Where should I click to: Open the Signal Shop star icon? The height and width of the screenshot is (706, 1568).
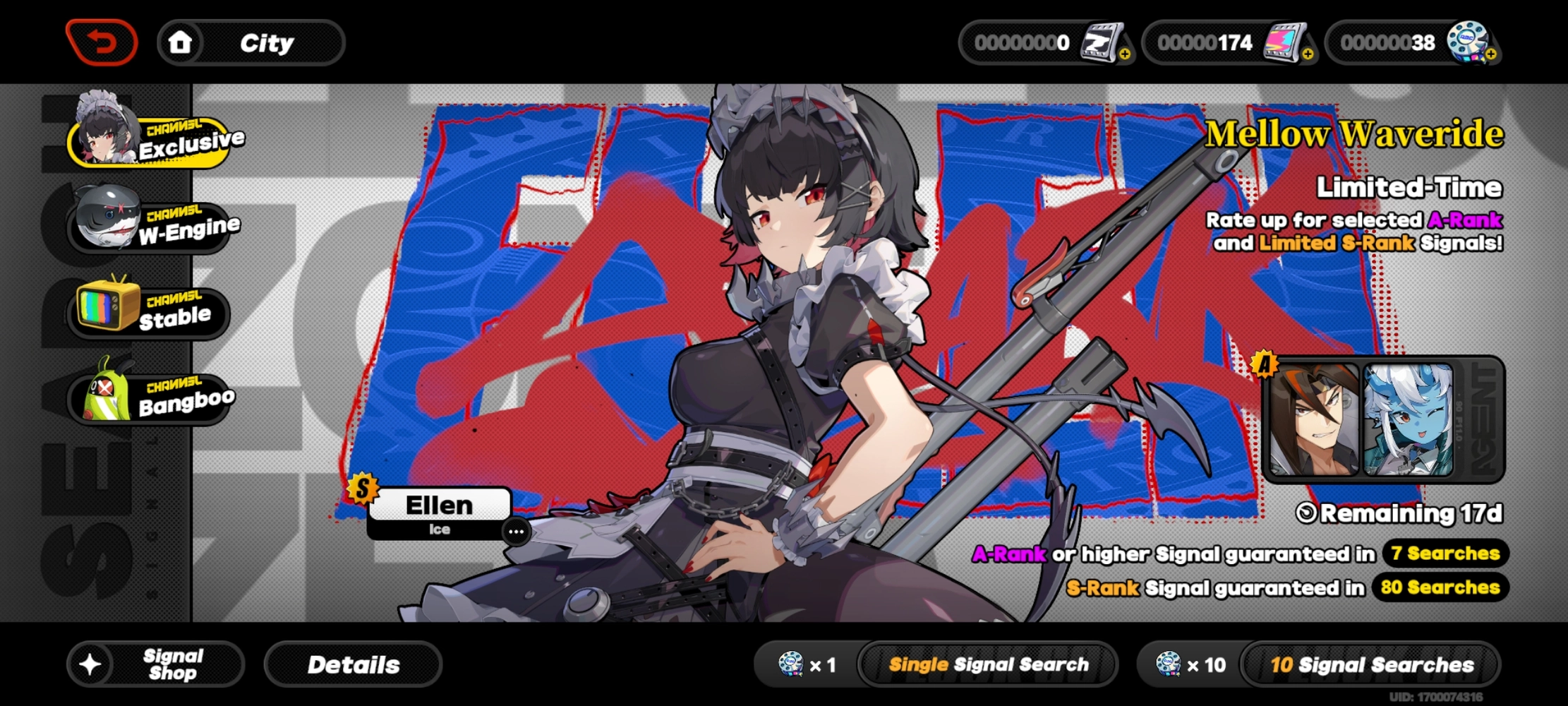coord(90,664)
